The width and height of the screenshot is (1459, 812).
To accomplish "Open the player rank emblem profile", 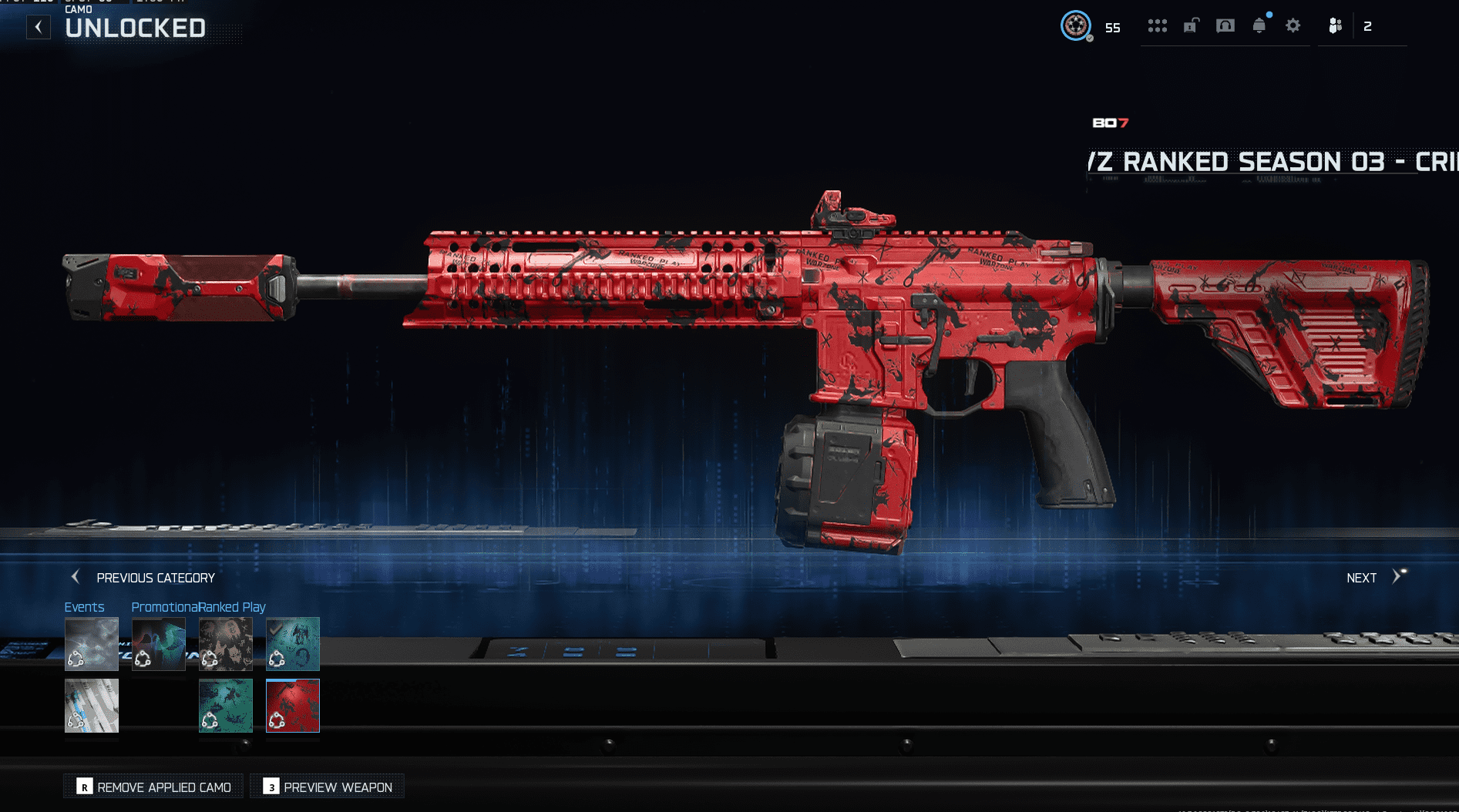I will 1076,26.
